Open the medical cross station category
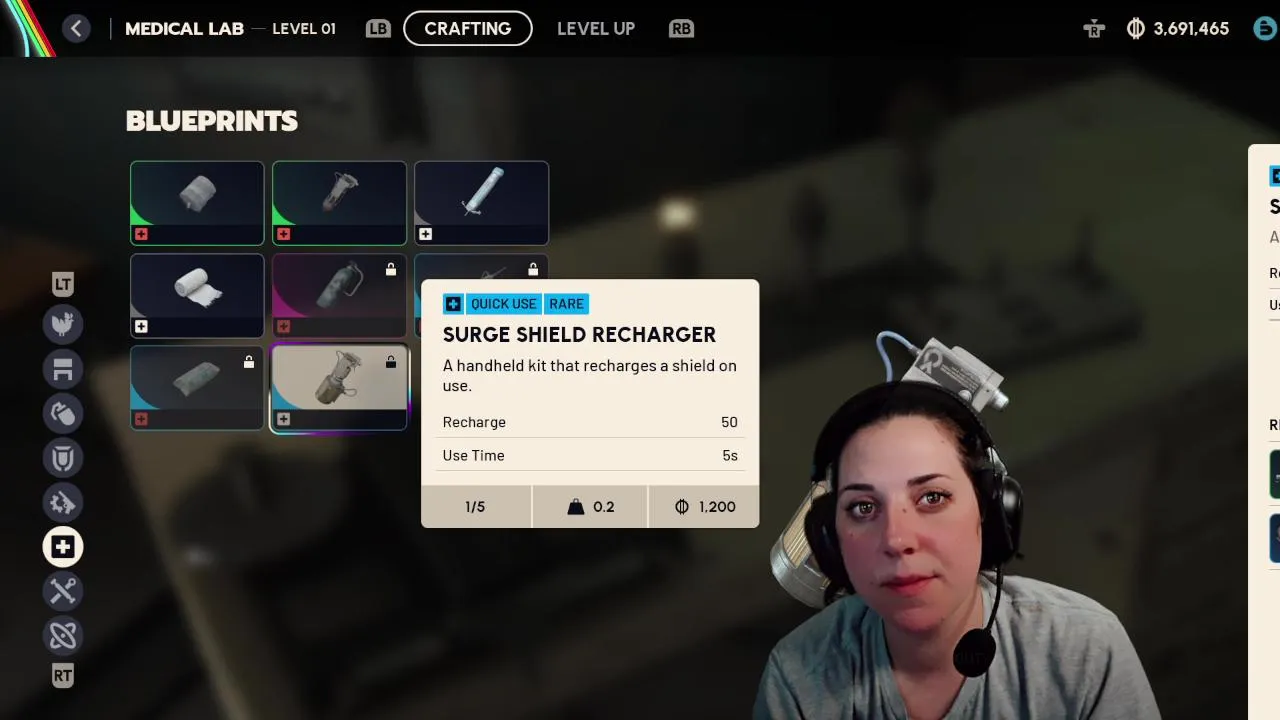 pyautogui.click(x=63, y=547)
